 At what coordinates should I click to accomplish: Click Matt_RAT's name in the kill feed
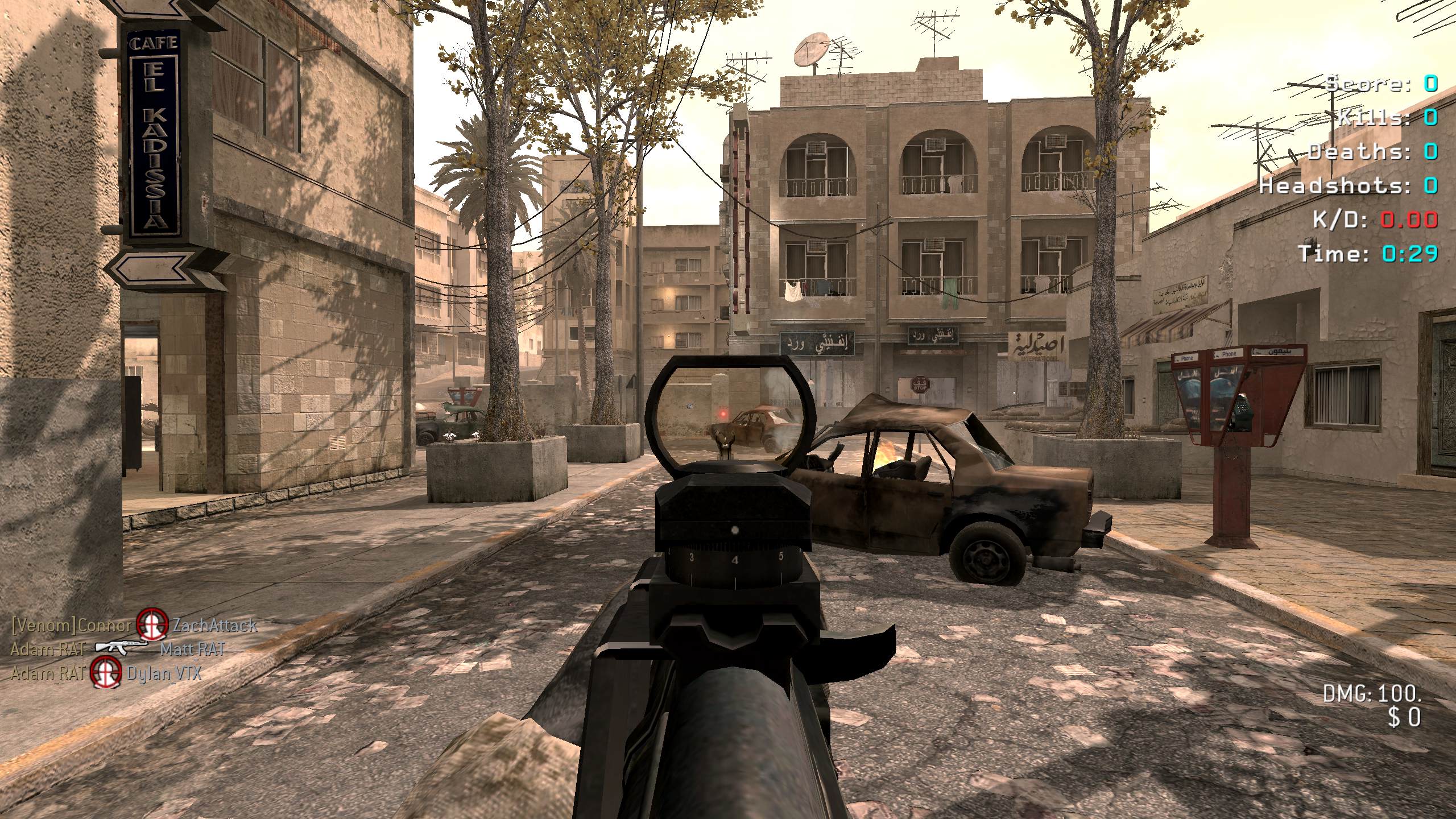(x=193, y=649)
